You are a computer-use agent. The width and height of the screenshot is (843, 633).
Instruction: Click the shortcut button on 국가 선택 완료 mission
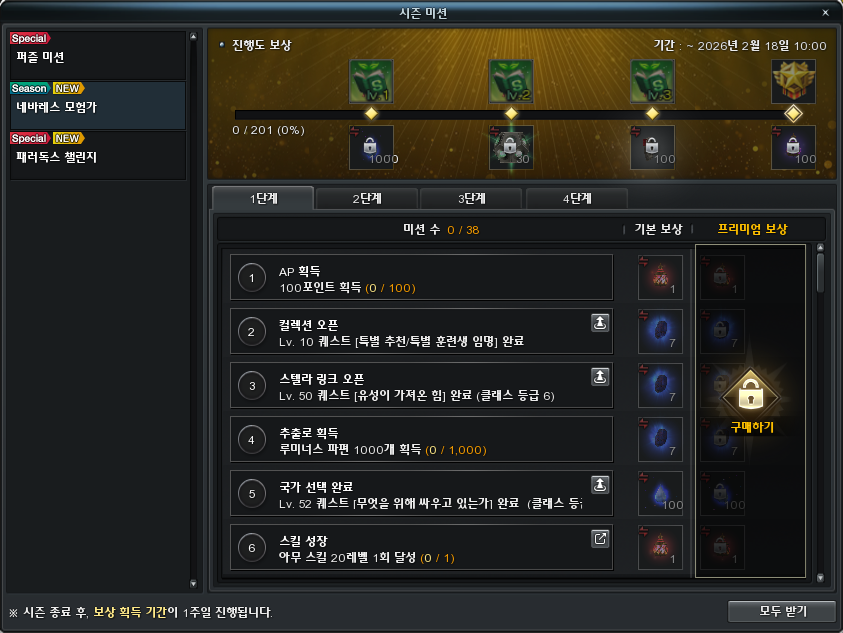(600, 484)
